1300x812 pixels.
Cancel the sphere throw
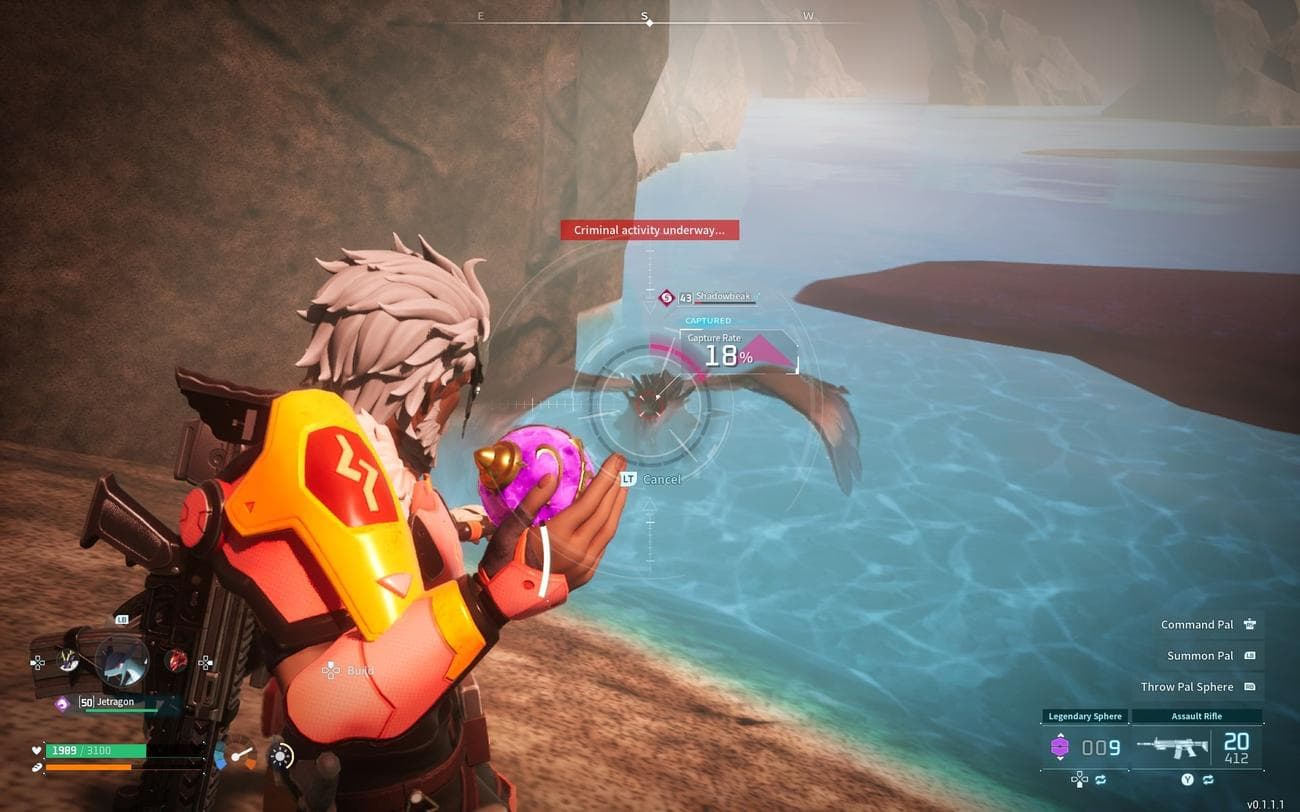pos(651,479)
